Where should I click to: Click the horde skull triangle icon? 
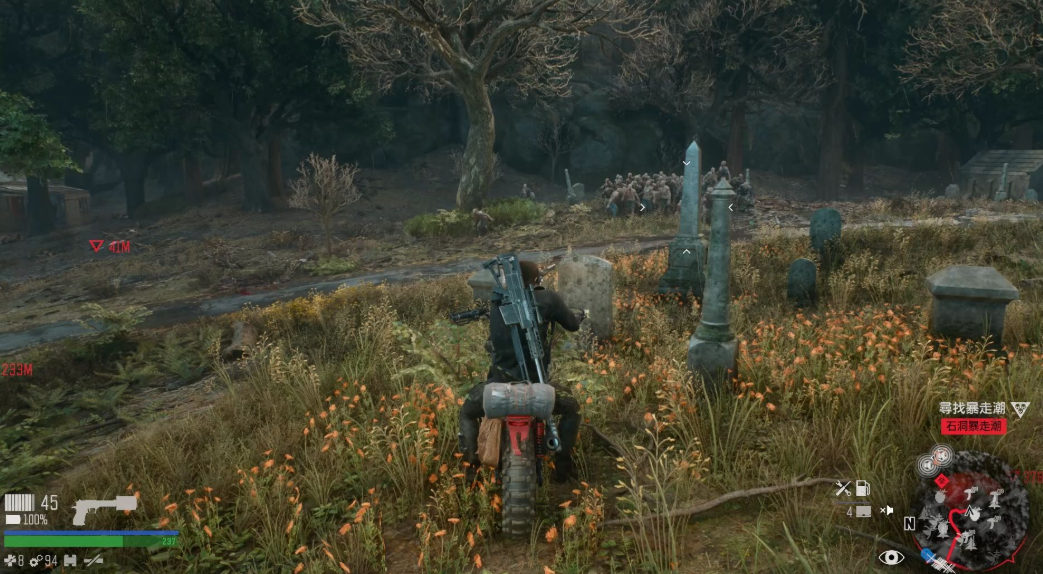(1019, 409)
